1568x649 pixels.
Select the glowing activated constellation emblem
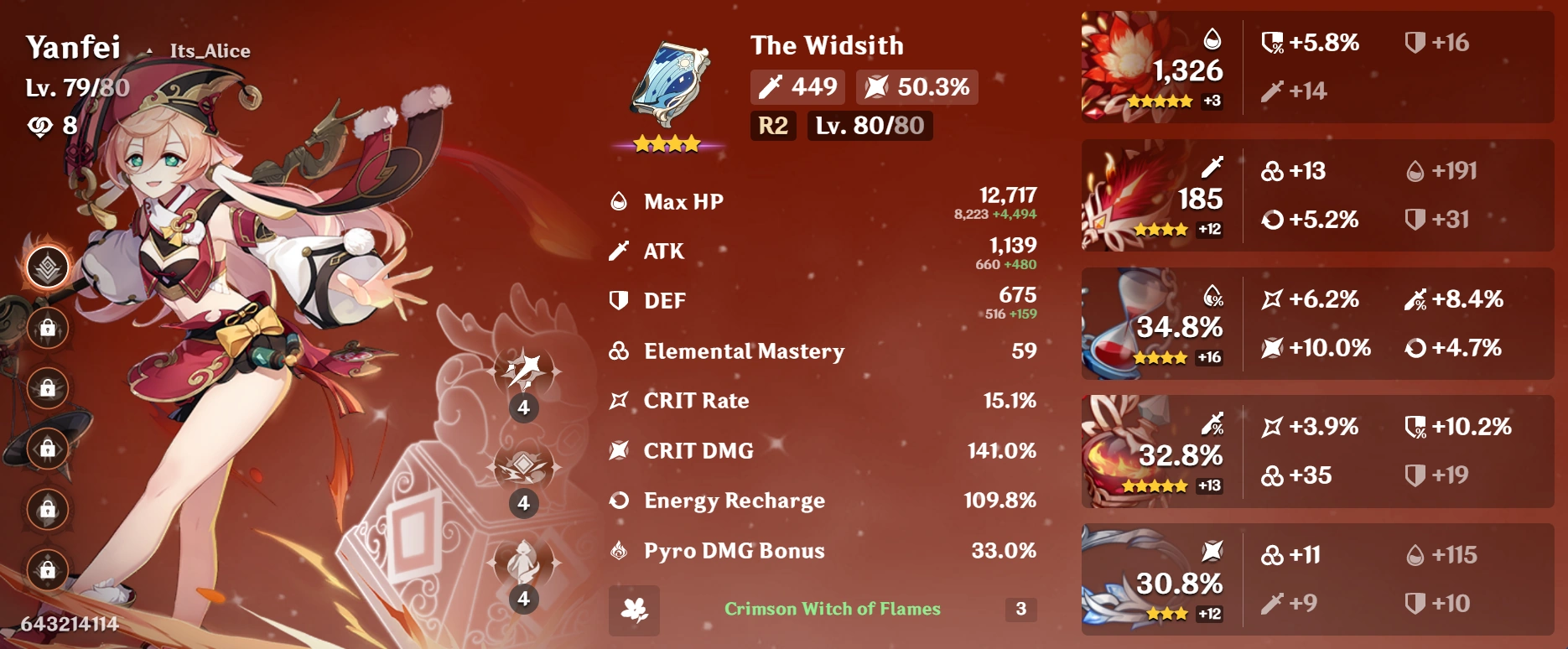coord(48,266)
